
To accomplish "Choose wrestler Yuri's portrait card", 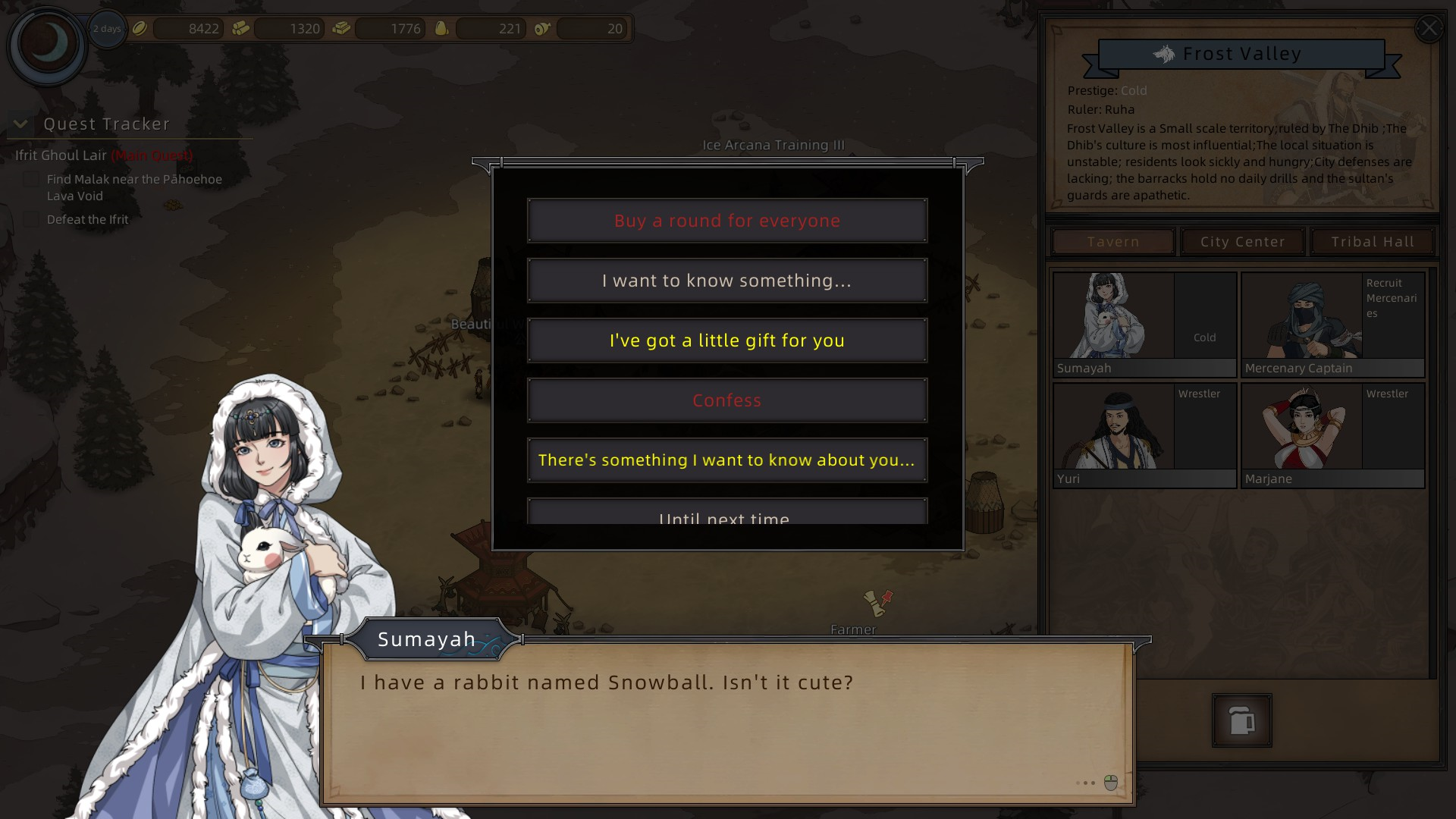I will tap(1144, 435).
